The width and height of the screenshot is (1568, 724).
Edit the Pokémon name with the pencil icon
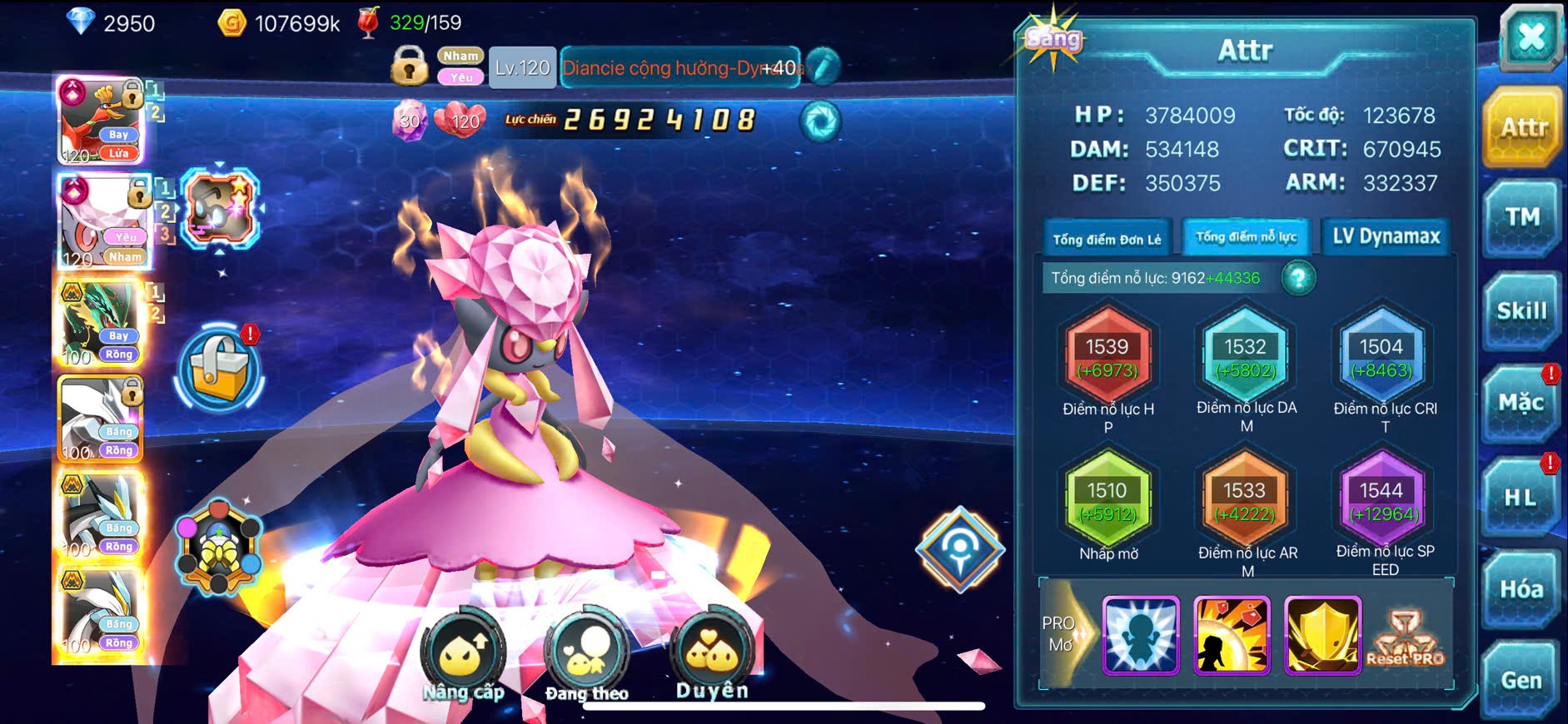[x=823, y=67]
